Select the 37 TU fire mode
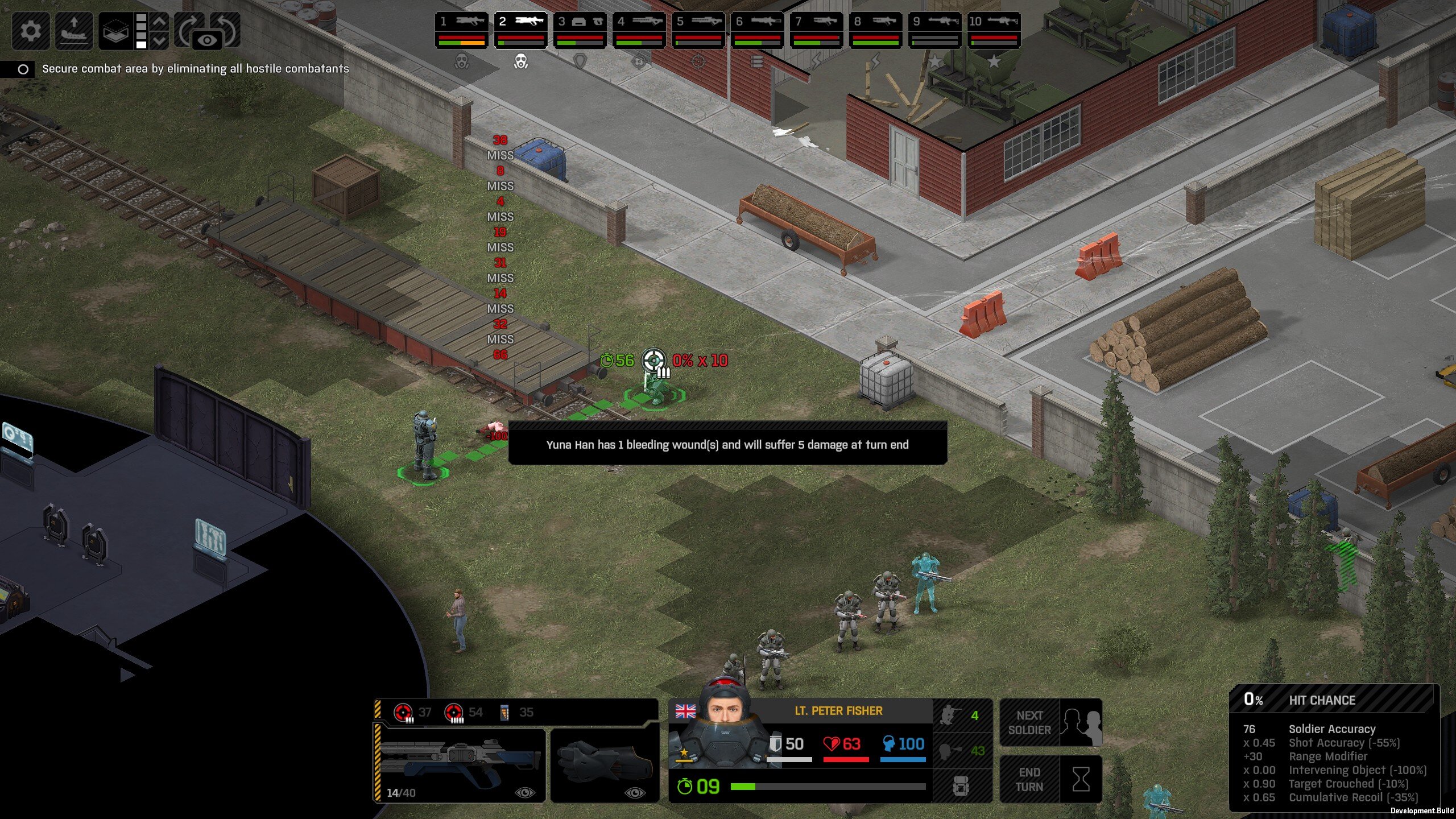Viewport: 1456px width, 819px height. pos(412,713)
